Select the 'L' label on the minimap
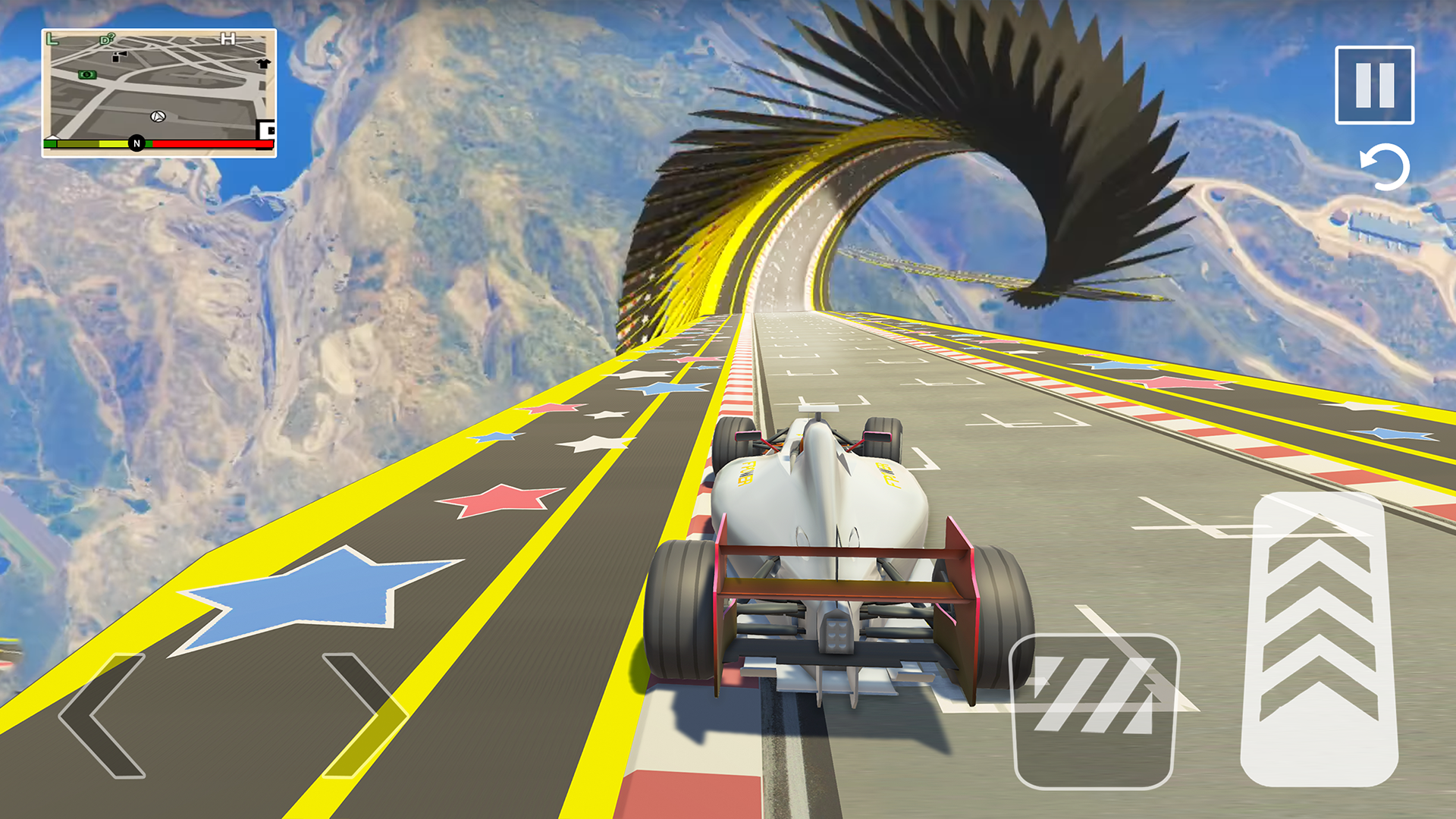The height and width of the screenshot is (819, 1456). (x=52, y=39)
